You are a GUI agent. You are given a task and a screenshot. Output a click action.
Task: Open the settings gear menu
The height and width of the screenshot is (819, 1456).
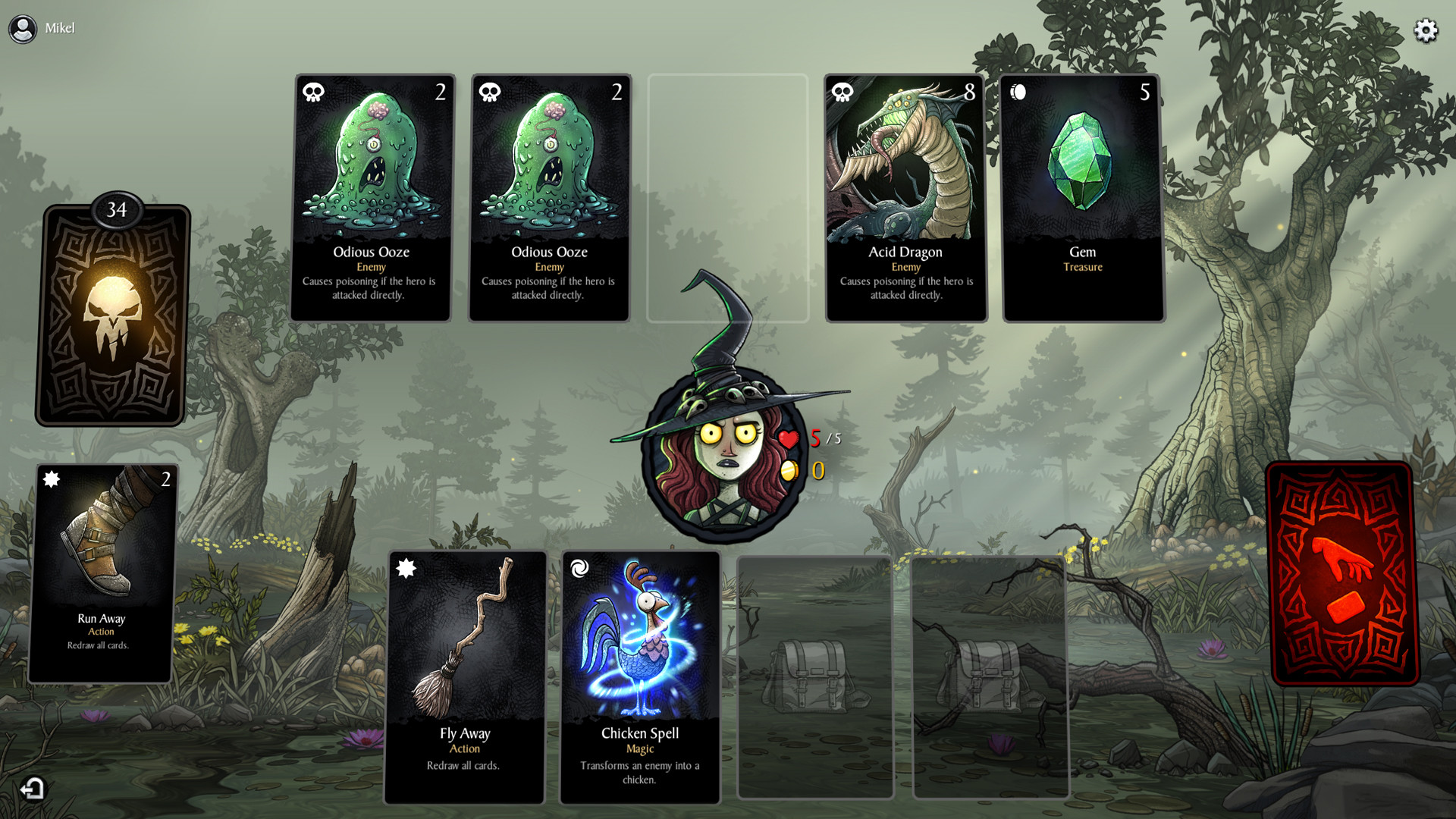pos(1426,30)
